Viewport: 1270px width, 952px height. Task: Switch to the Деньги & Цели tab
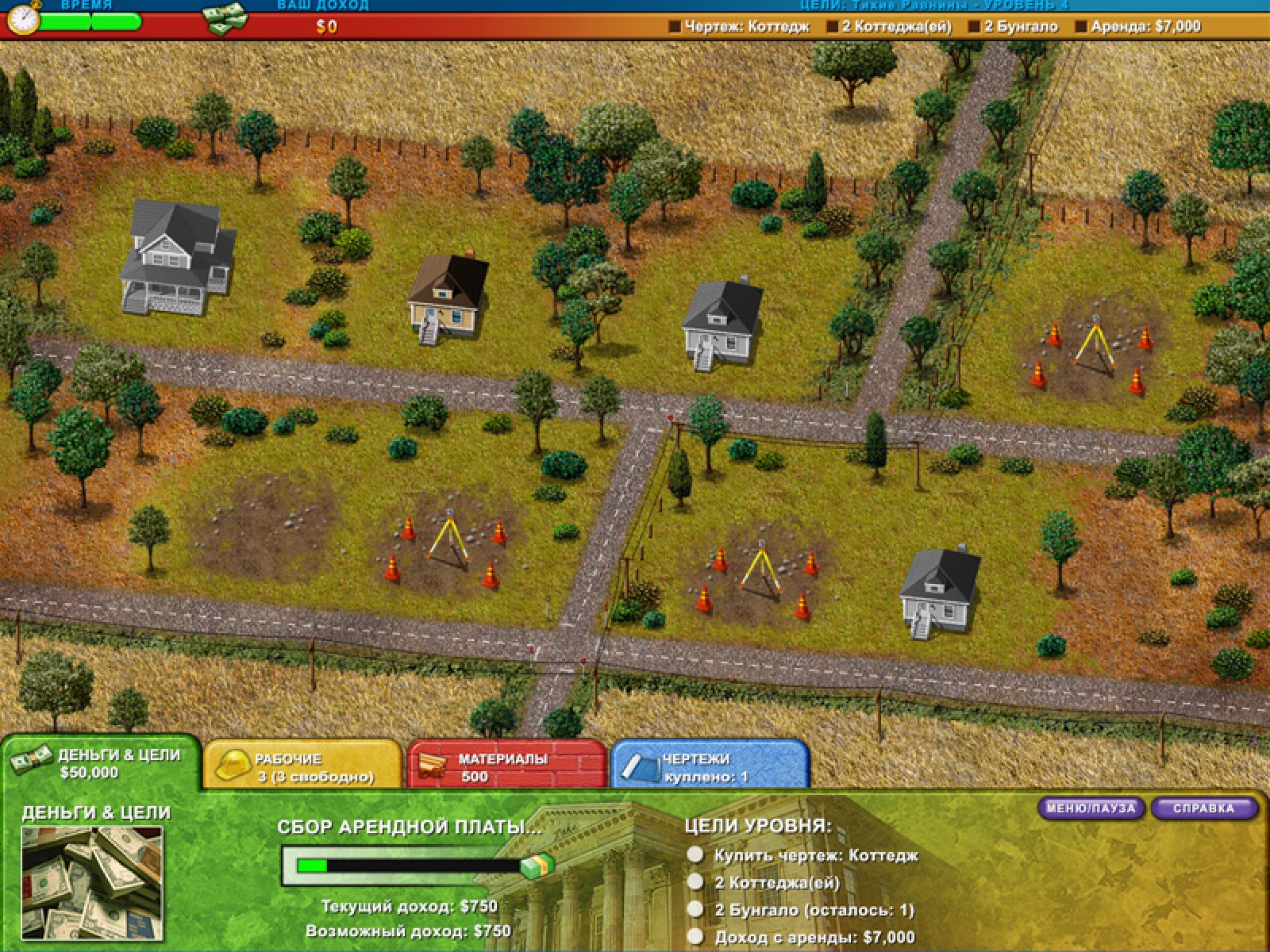pyautogui.click(x=102, y=763)
